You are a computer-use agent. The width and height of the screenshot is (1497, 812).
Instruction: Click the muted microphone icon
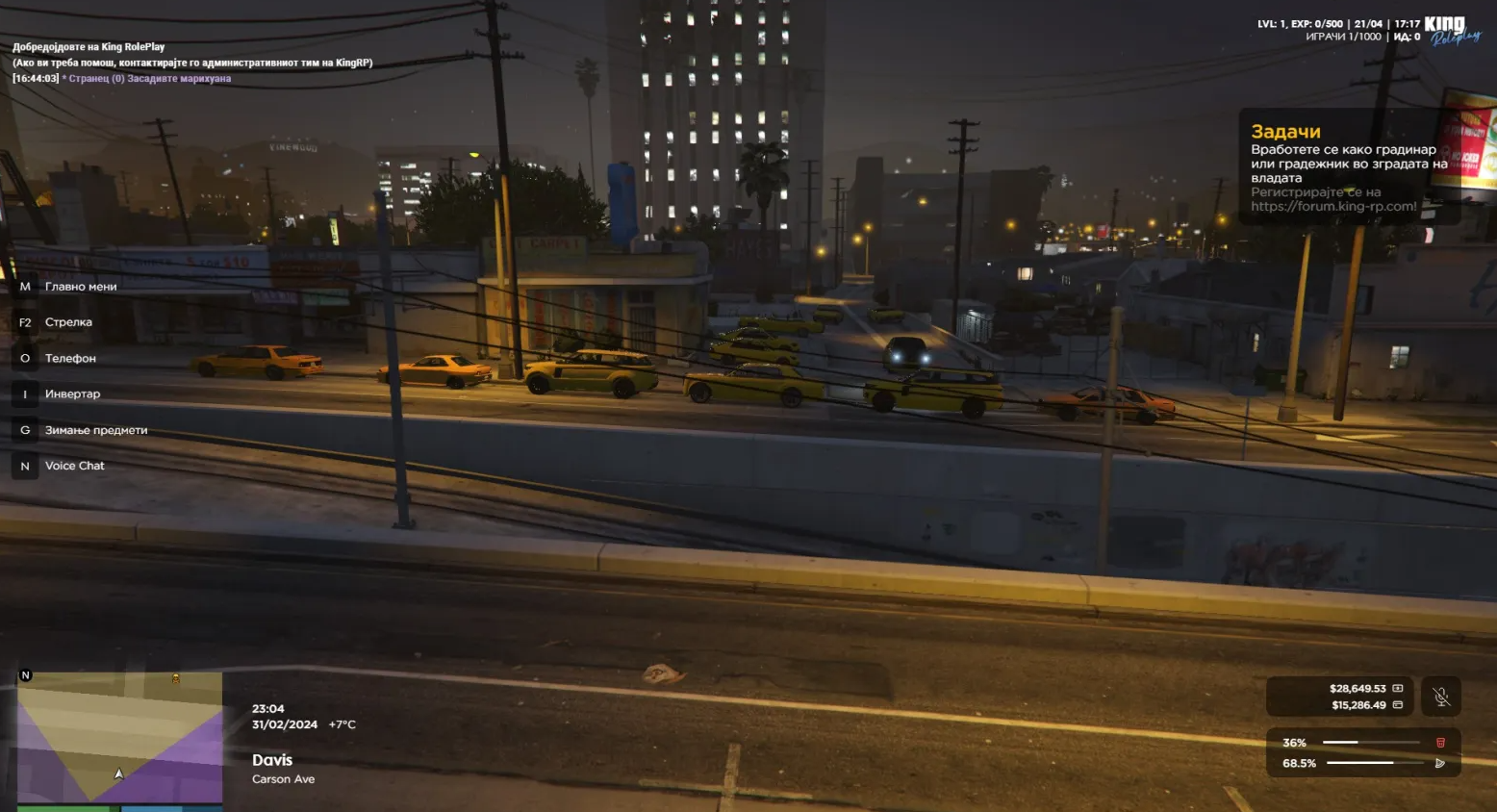pos(1440,697)
